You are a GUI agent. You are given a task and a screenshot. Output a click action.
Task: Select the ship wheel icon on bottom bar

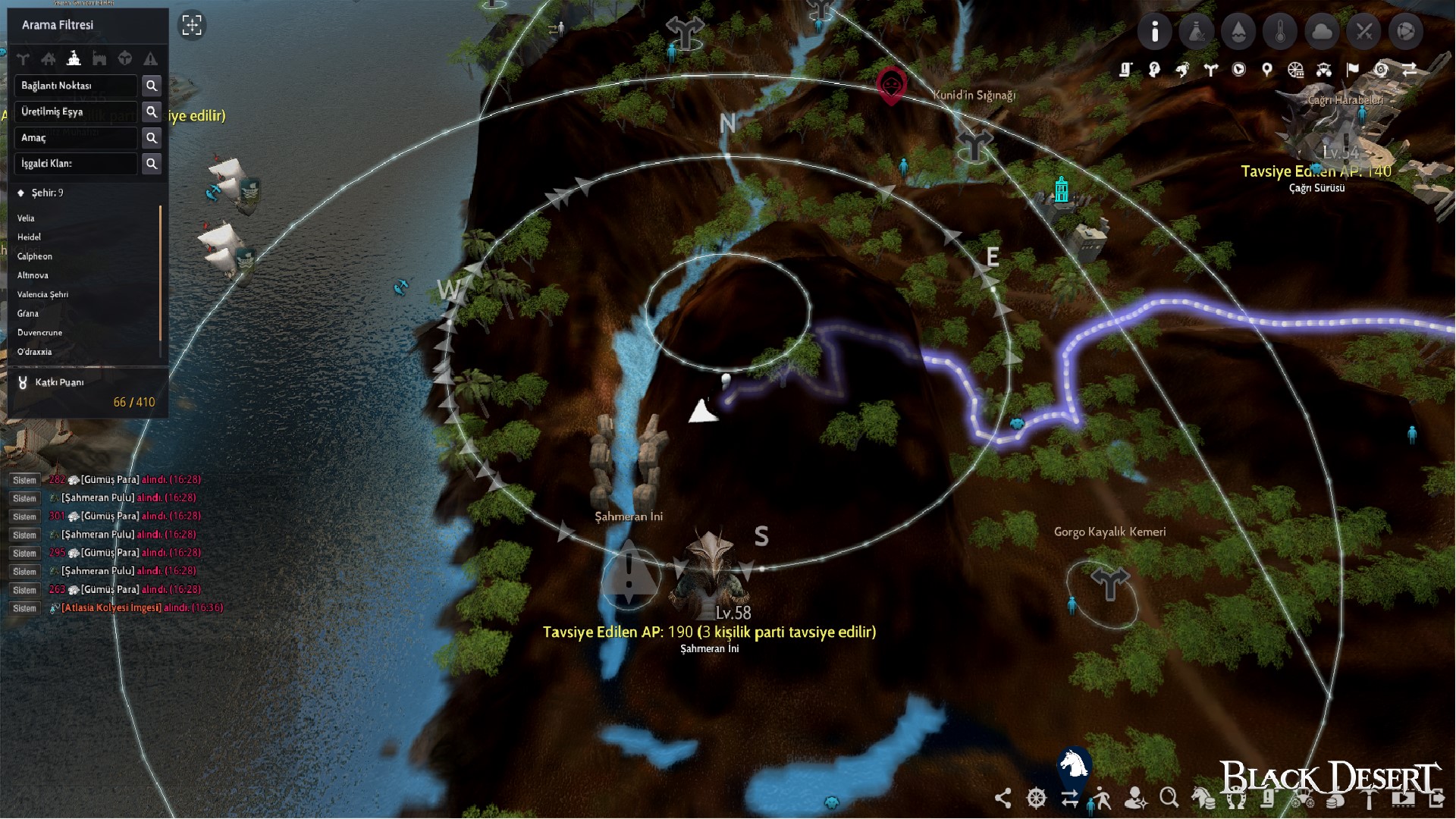tap(1035, 799)
